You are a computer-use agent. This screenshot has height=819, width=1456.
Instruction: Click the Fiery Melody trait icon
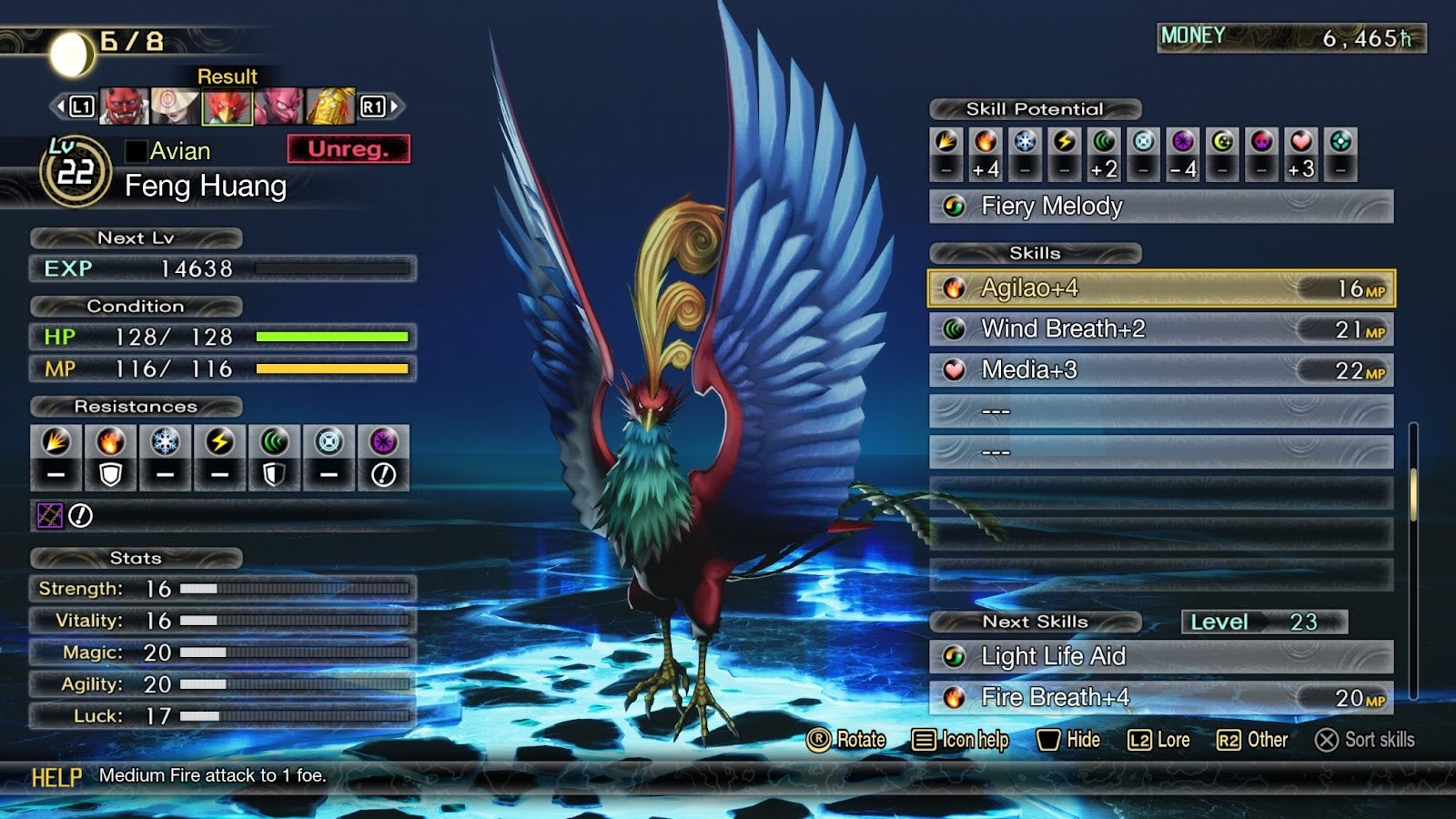point(955,207)
